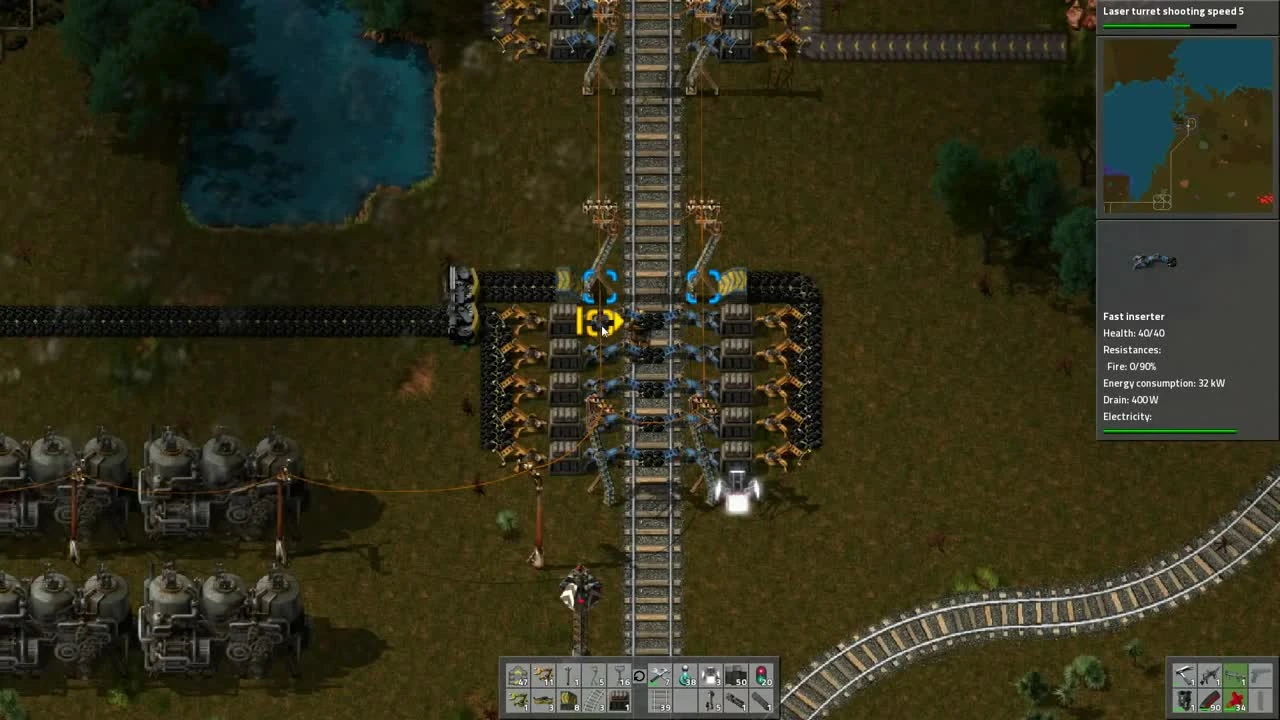Image resolution: width=1280 pixels, height=720 pixels.
Task: Click the minimap to inspect the map
Action: [x=1186, y=125]
